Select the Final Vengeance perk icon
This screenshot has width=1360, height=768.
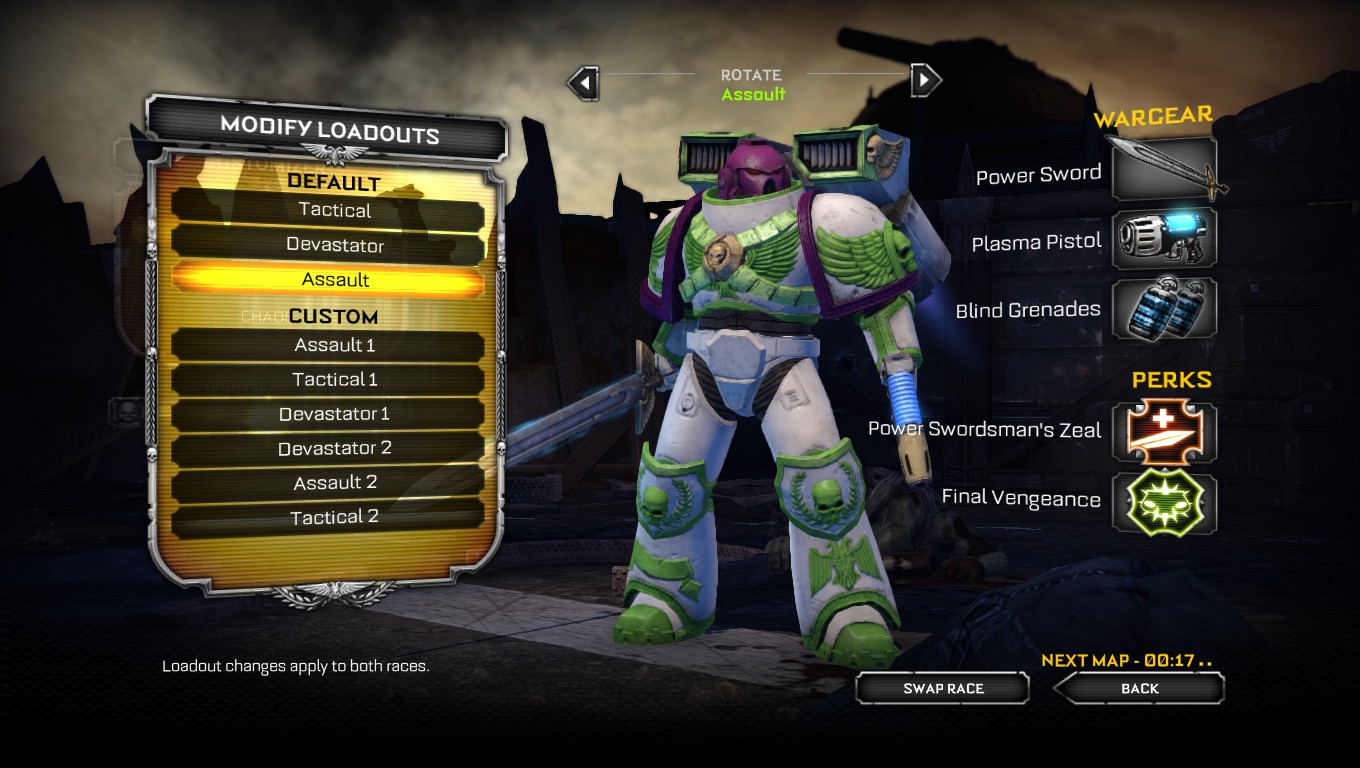[x=1165, y=502]
